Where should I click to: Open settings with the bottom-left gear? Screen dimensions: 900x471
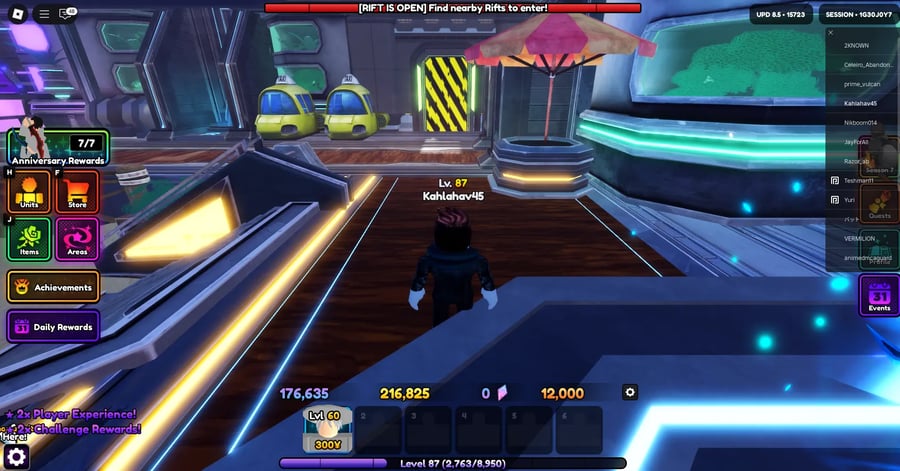[15, 457]
